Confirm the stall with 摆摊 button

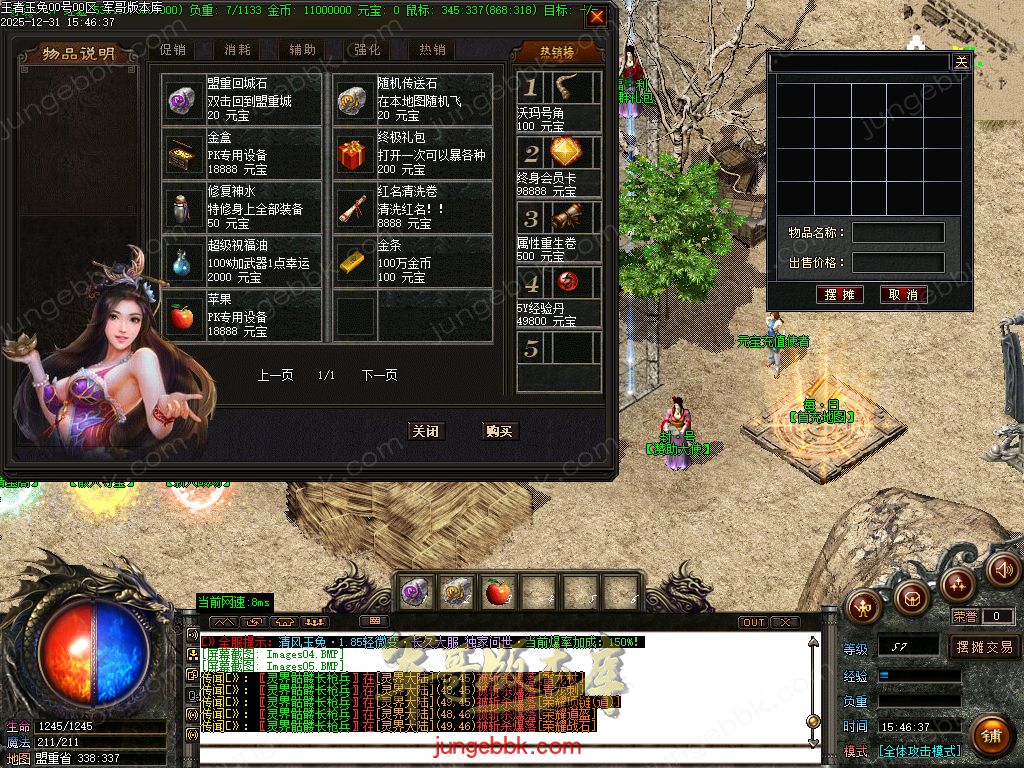839,295
